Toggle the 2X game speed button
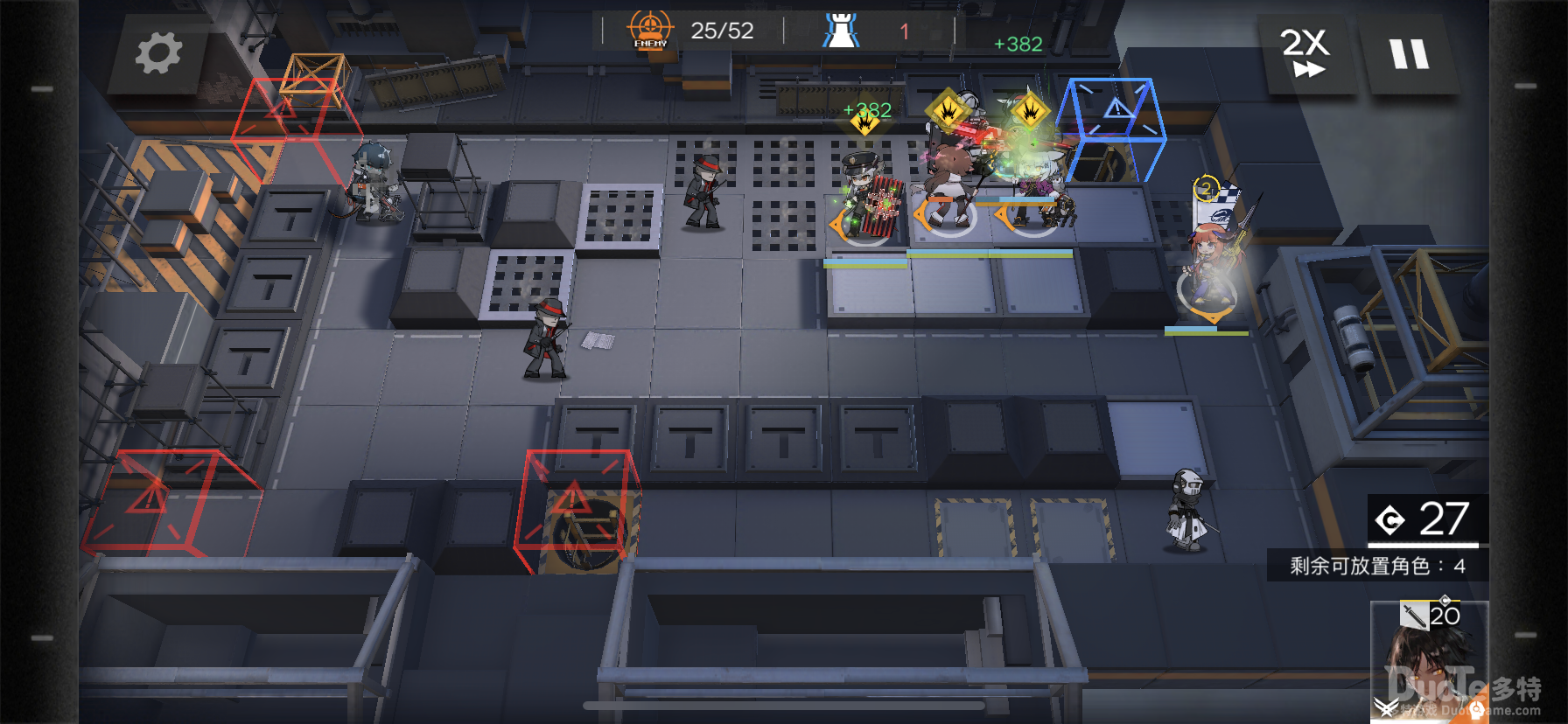This screenshot has height=724, width=1568. pos(1305,53)
